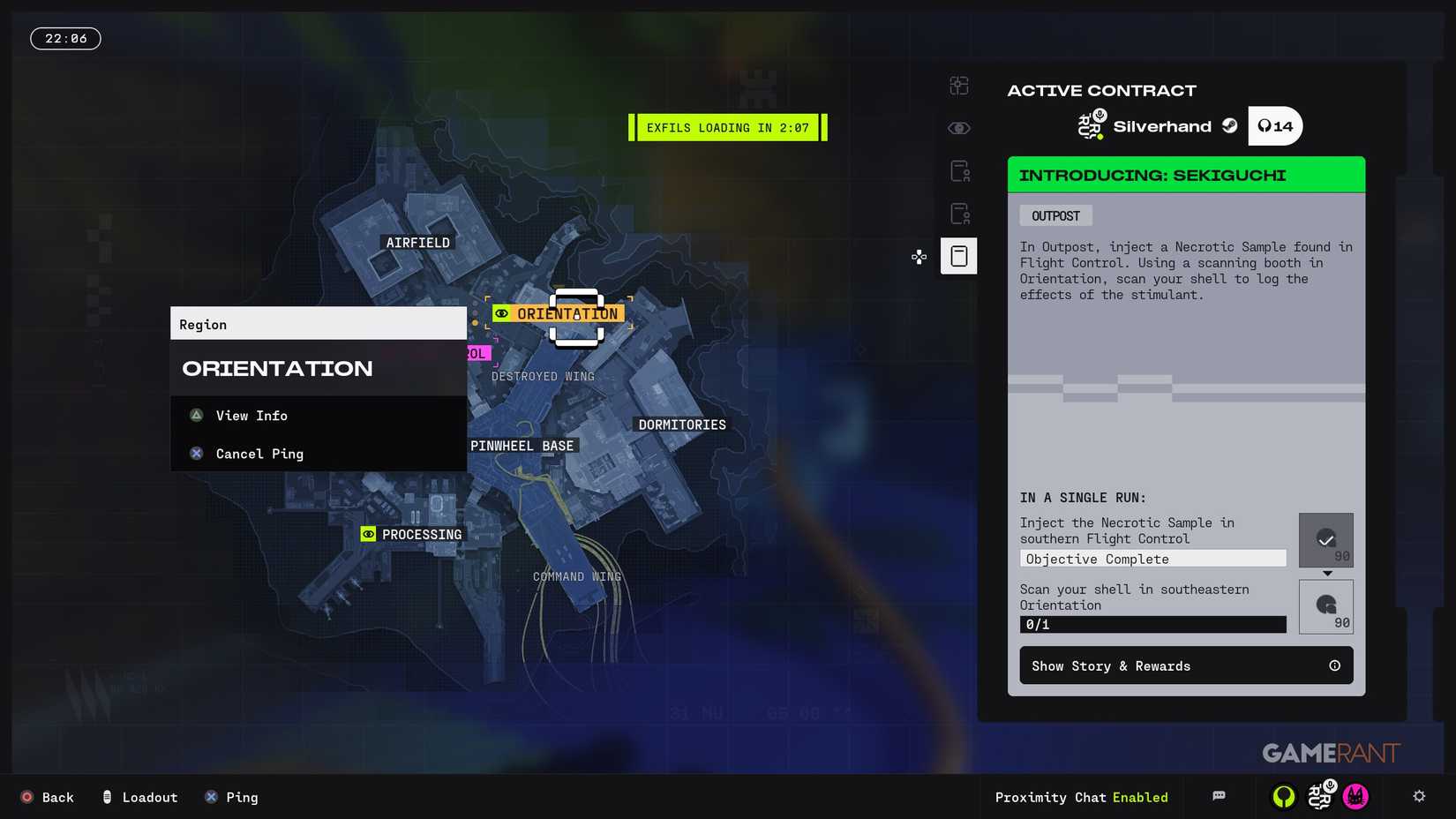Disable Proximity Chat
1456x819 pixels.
click(x=1082, y=797)
